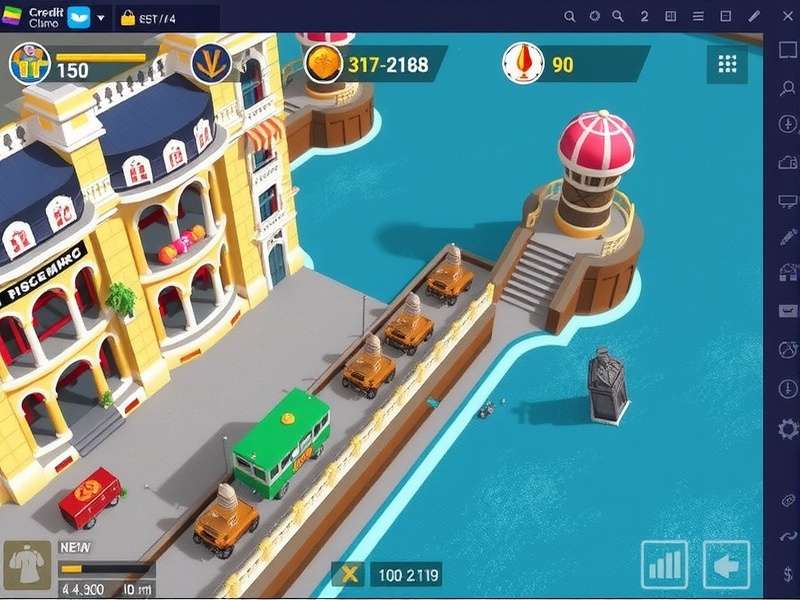800x600 pixels.
Task: Open emulator settings gear in sidebar
Action: pos(787,429)
